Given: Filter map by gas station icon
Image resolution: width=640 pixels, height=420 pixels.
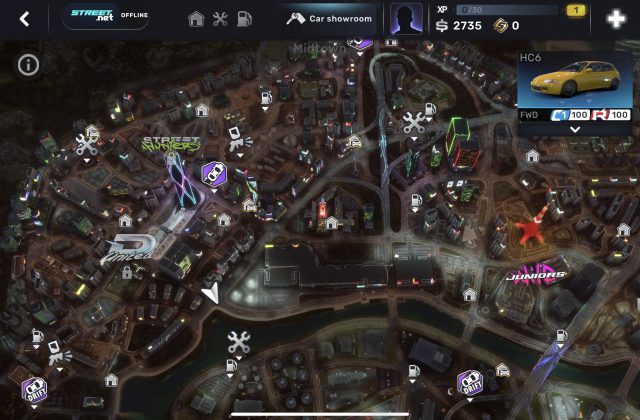Looking at the screenshot, I should [x=245, y=19].
